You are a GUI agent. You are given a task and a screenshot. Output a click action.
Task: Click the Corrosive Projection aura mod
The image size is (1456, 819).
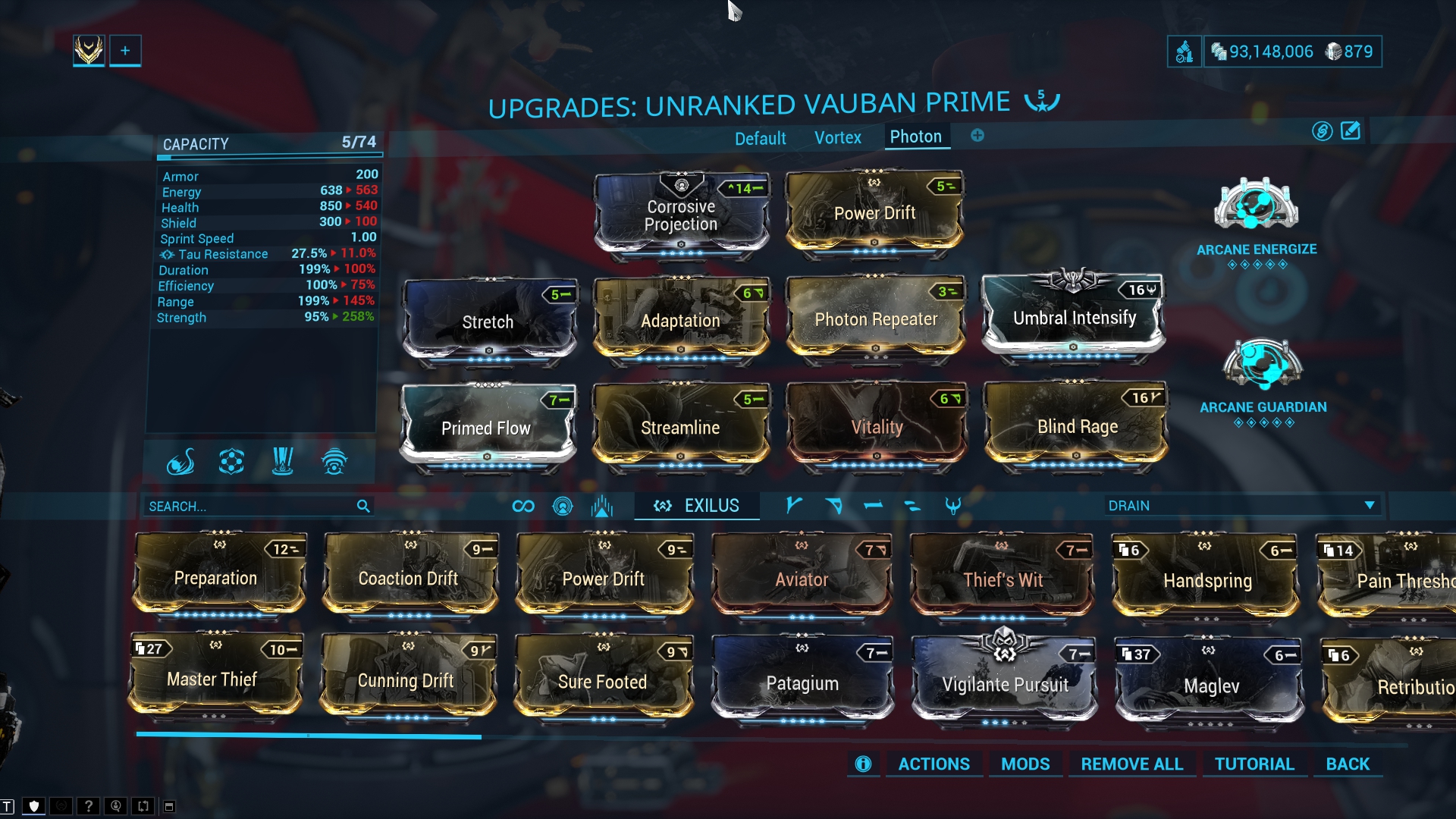click(680, 215)
